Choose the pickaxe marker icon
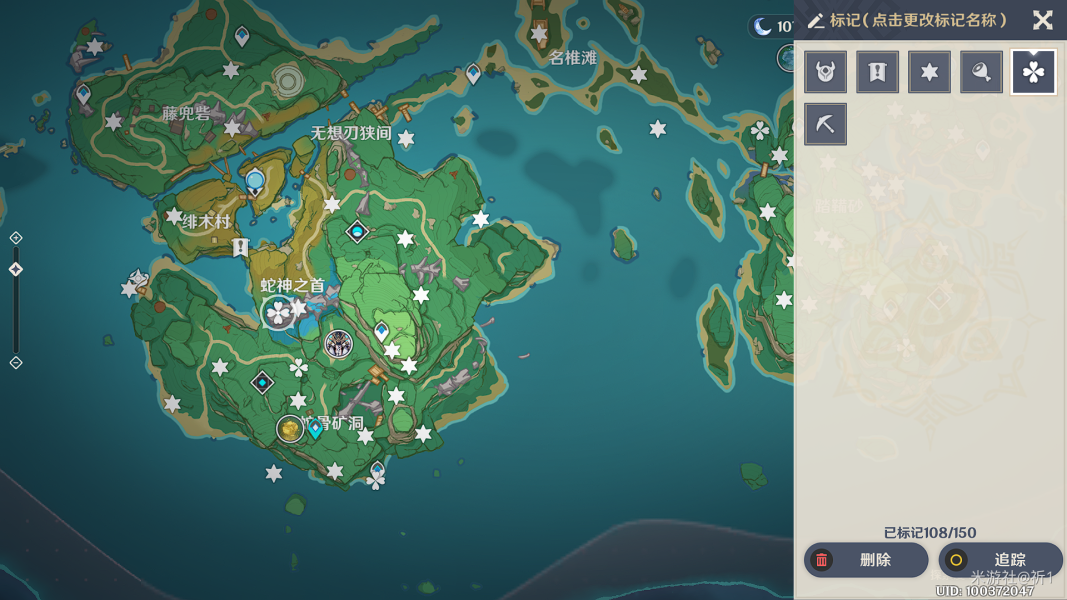 (825, 124)
